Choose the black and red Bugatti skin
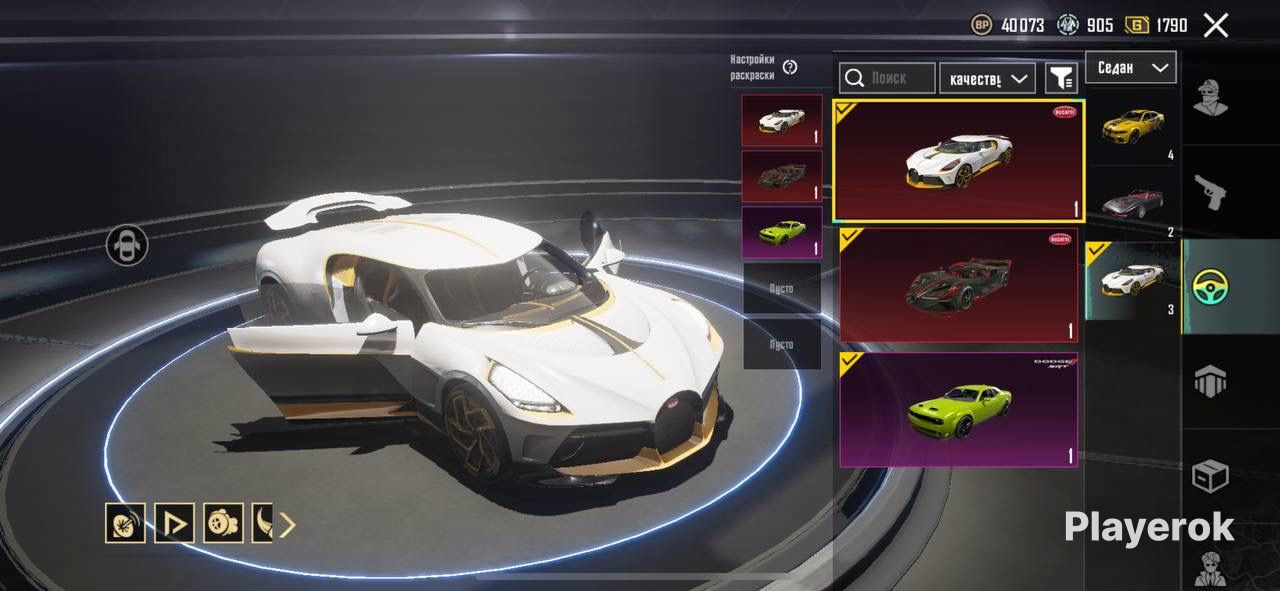Image resolution: width=1280 pixels, height=591 pixels. [x=958, y=285]
